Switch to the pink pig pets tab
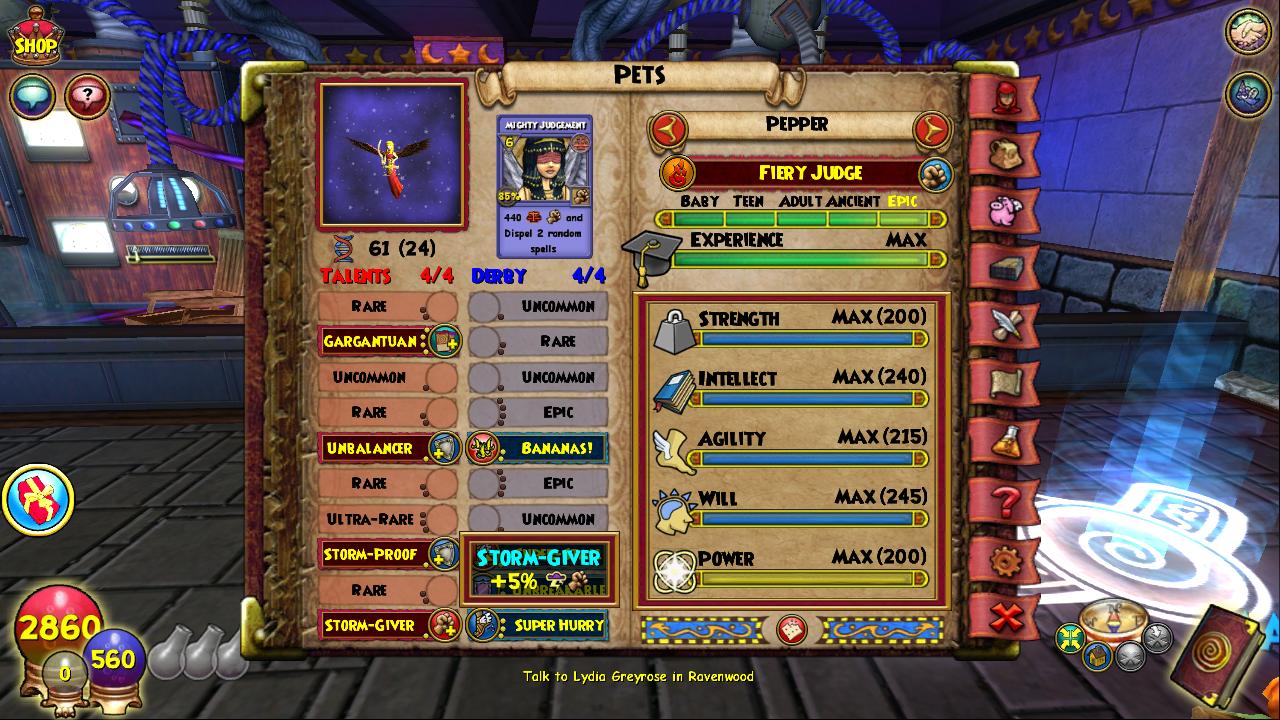The image size is (1280, 720). (1005, 211)
